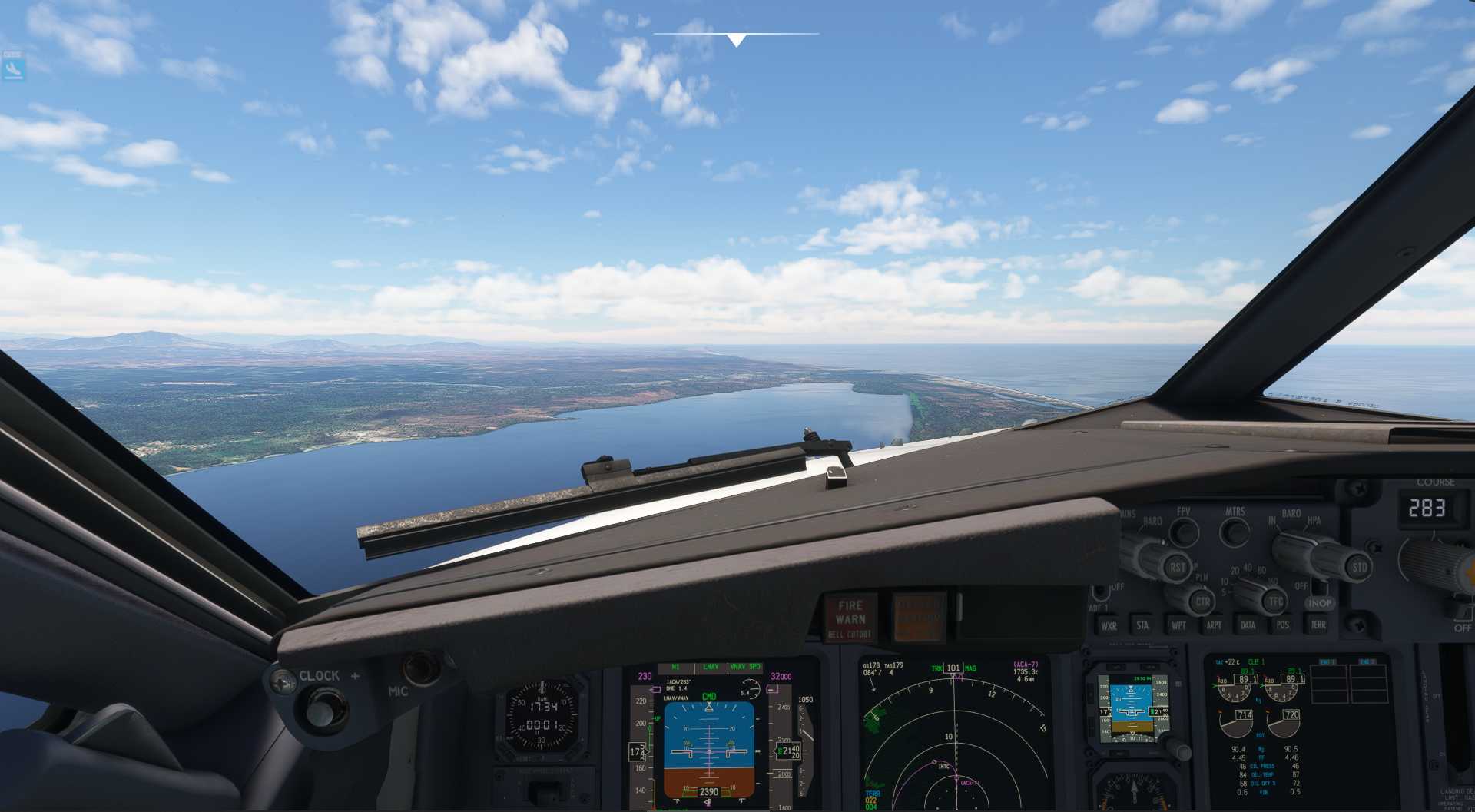Push the RST minimums reset knob
The height and width of the screenshot is (812, 1475).
pyautogui.click(x=1176, y=568)
